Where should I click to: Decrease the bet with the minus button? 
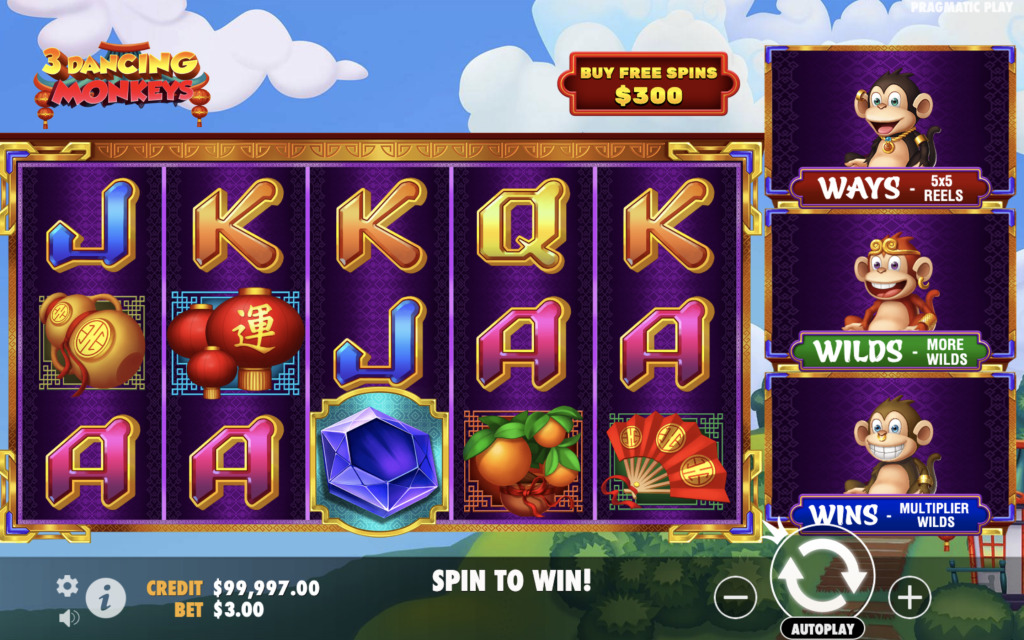pyautogui.click(x=735, y=598)
